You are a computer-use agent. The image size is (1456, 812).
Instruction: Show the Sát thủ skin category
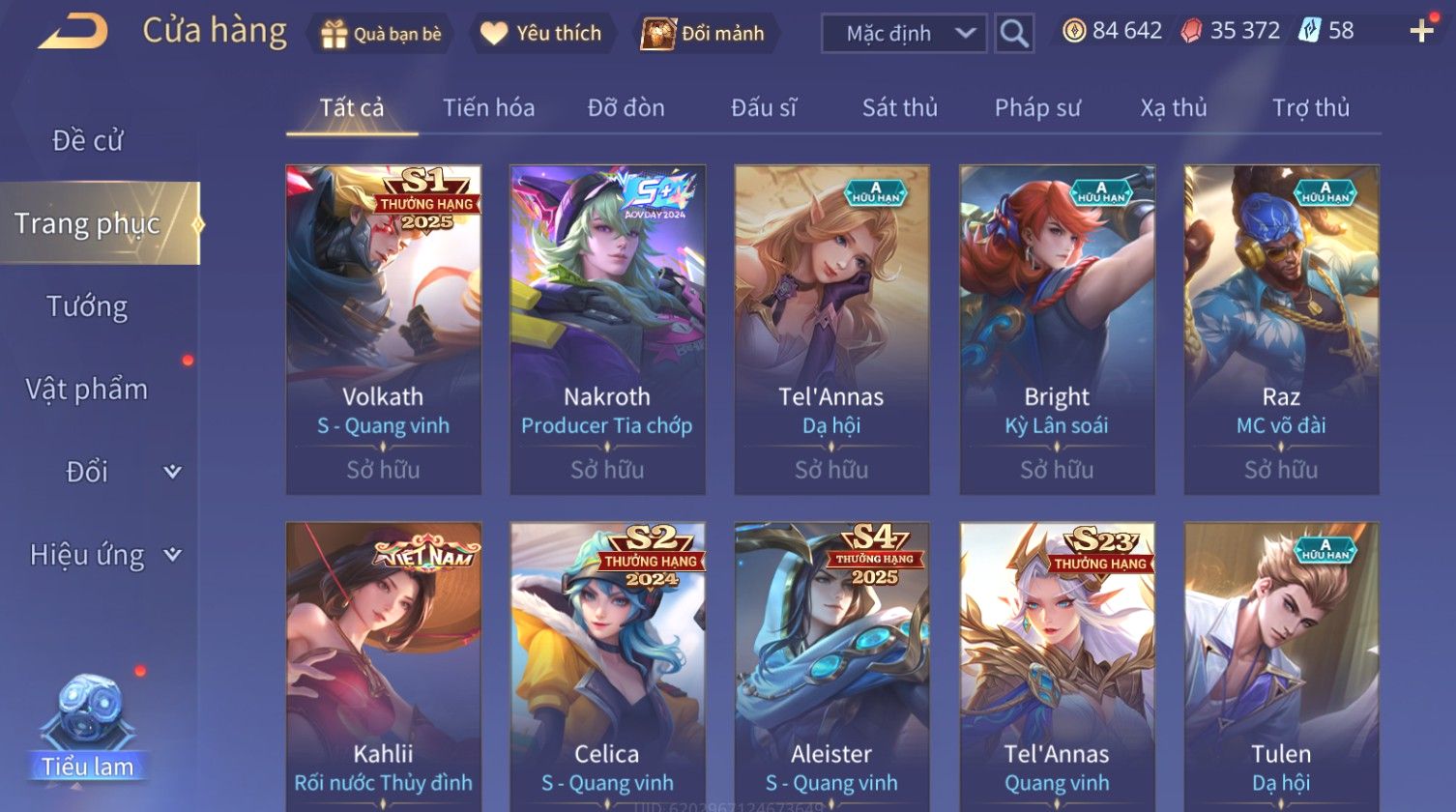click(x=899, y=108)
